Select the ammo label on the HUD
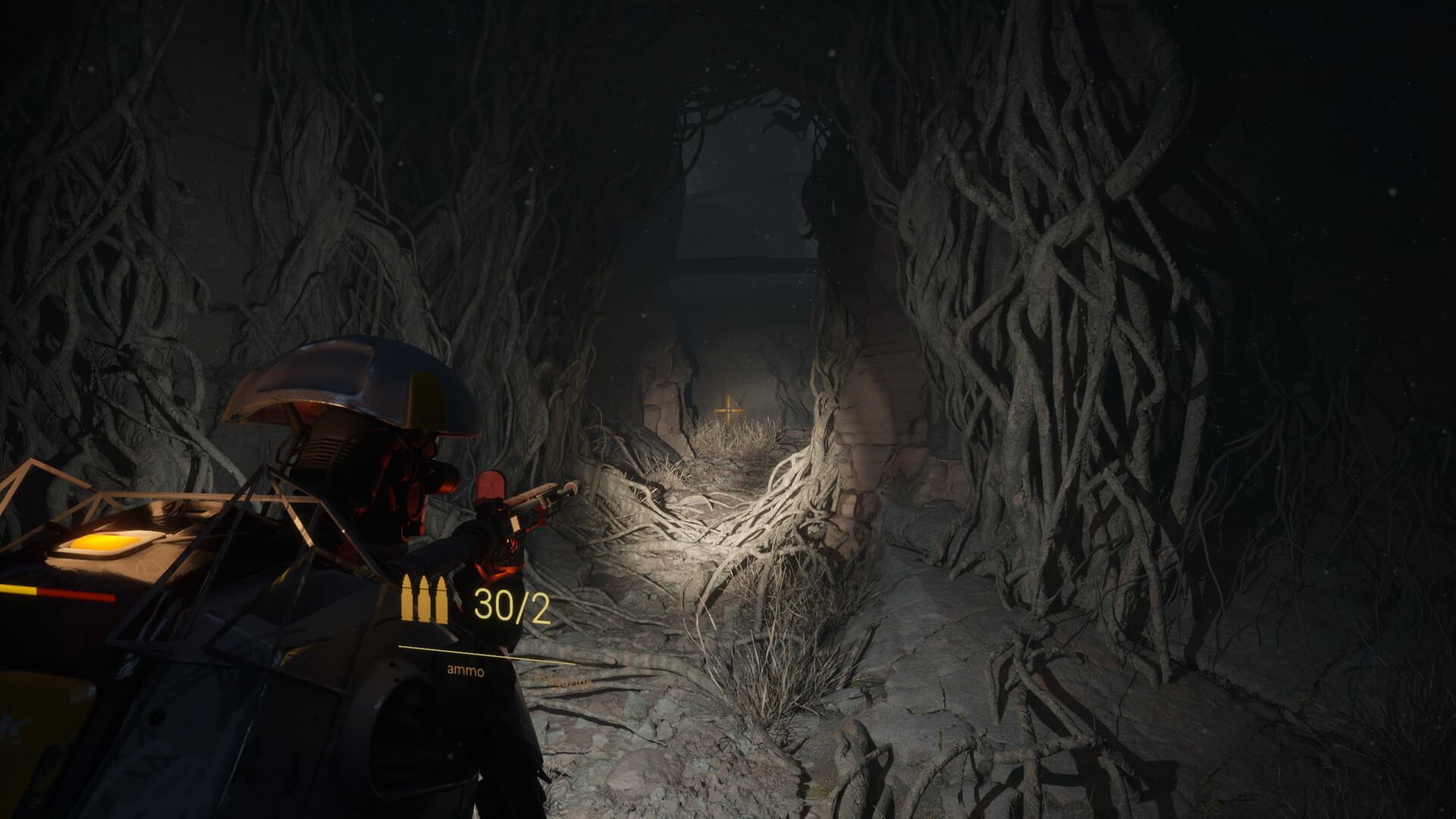Image resolution: width=1456 pixels, height=819 pixels. [x=465, y=671]
